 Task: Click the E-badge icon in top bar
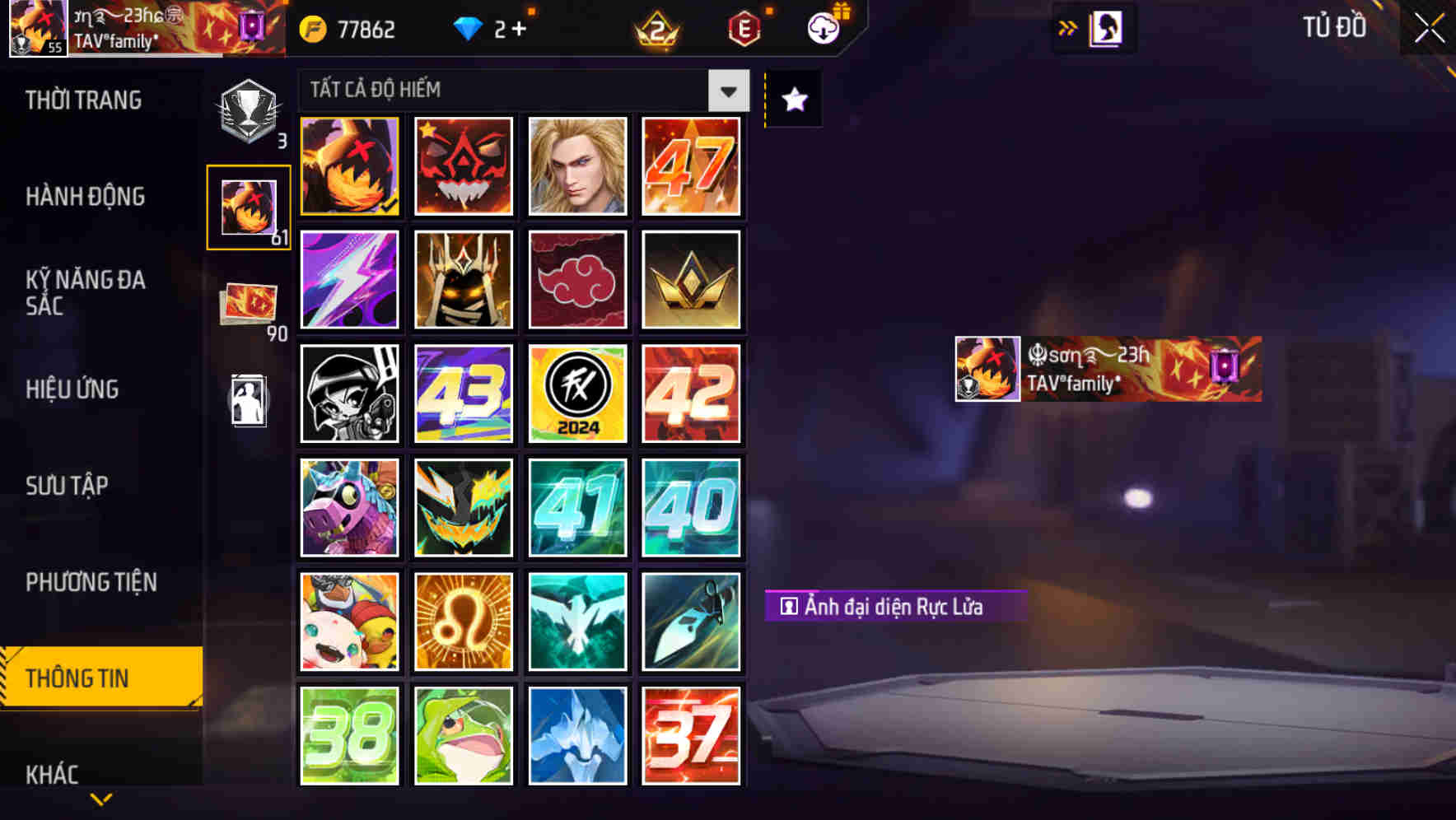click(x=743, y=28)
